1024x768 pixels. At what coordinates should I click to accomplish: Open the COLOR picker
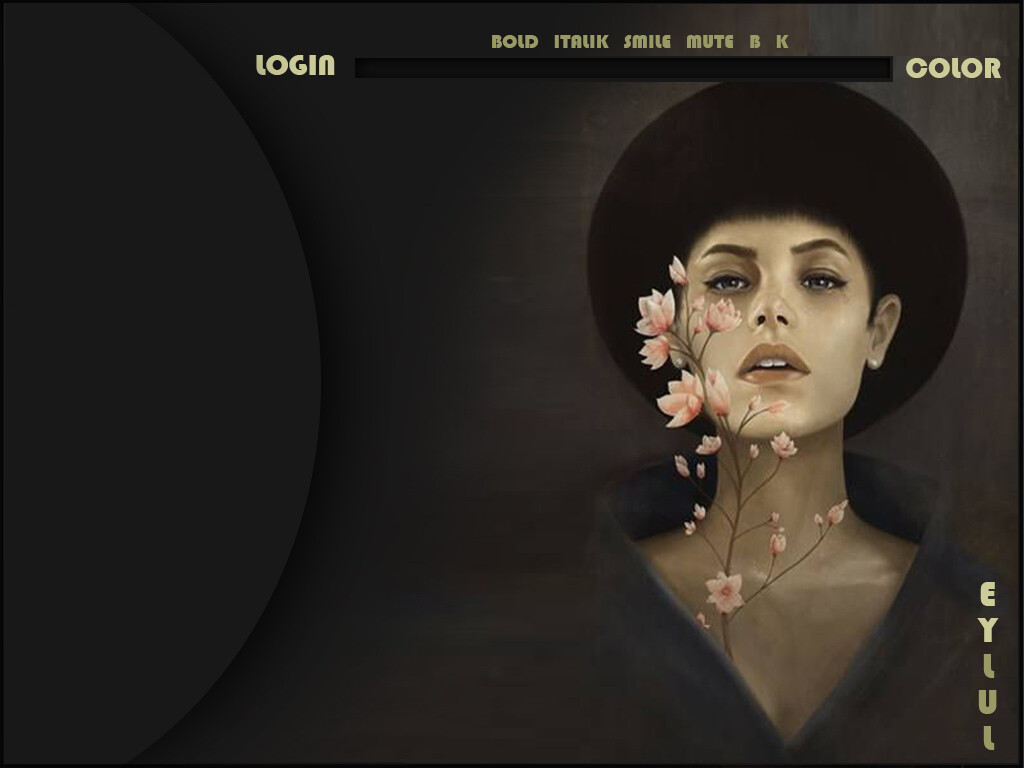tap(952, 68)
